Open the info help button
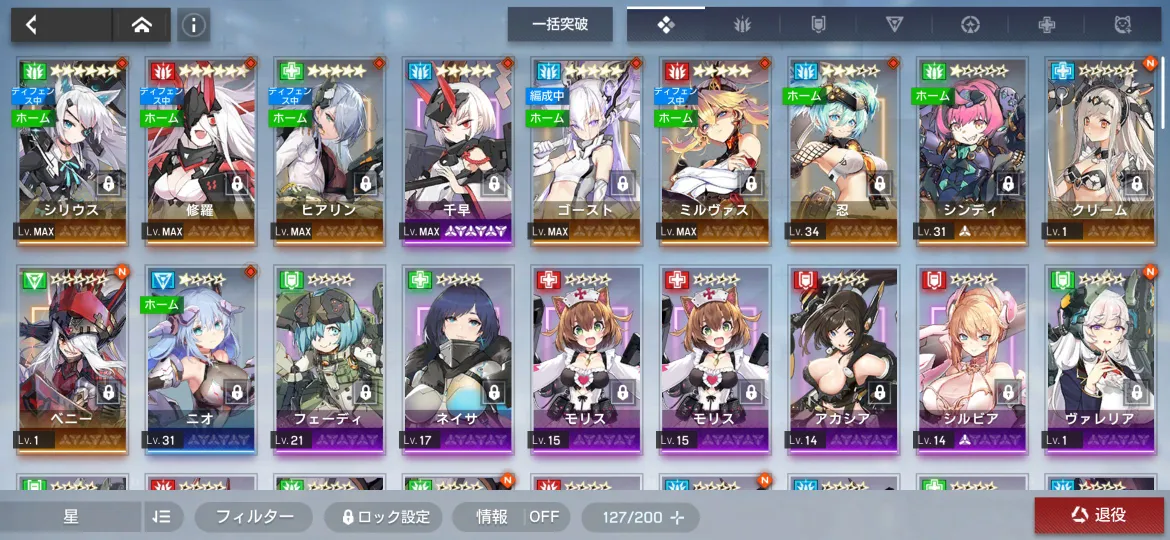 pyautogui.click(x=193, y=25)
